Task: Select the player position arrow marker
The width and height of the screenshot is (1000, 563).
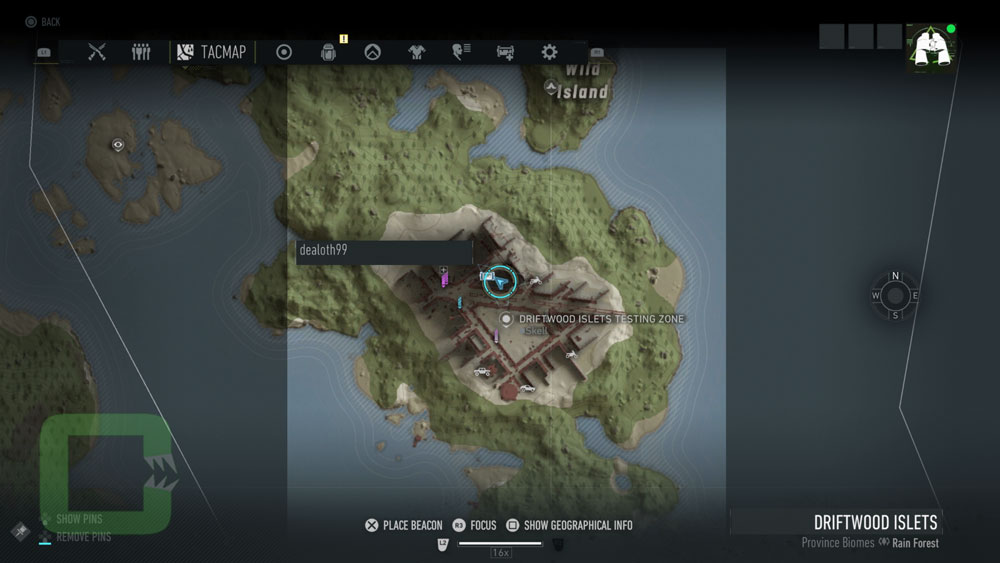Action: pos(501,282)
